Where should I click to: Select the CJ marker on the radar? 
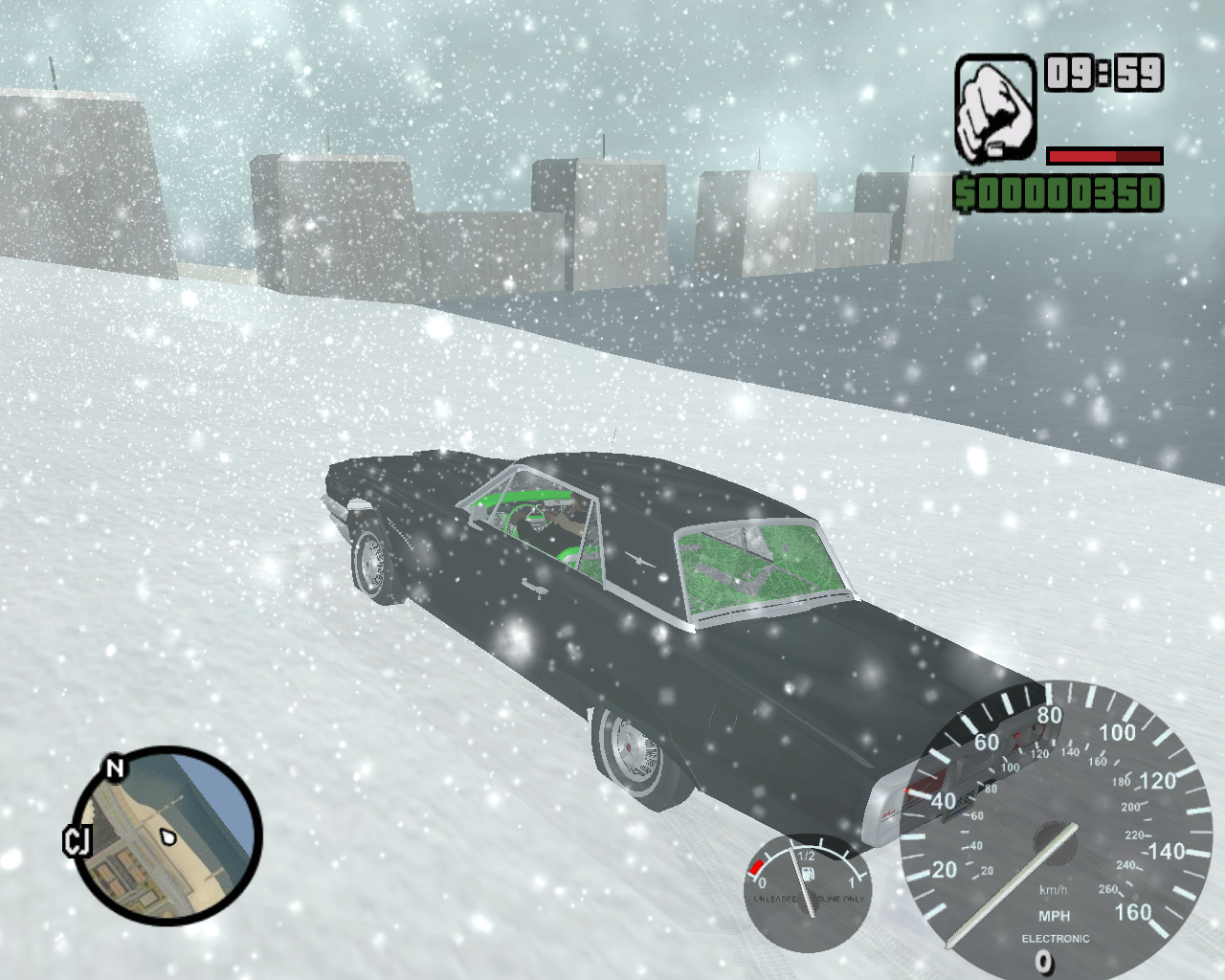[77, 840]
